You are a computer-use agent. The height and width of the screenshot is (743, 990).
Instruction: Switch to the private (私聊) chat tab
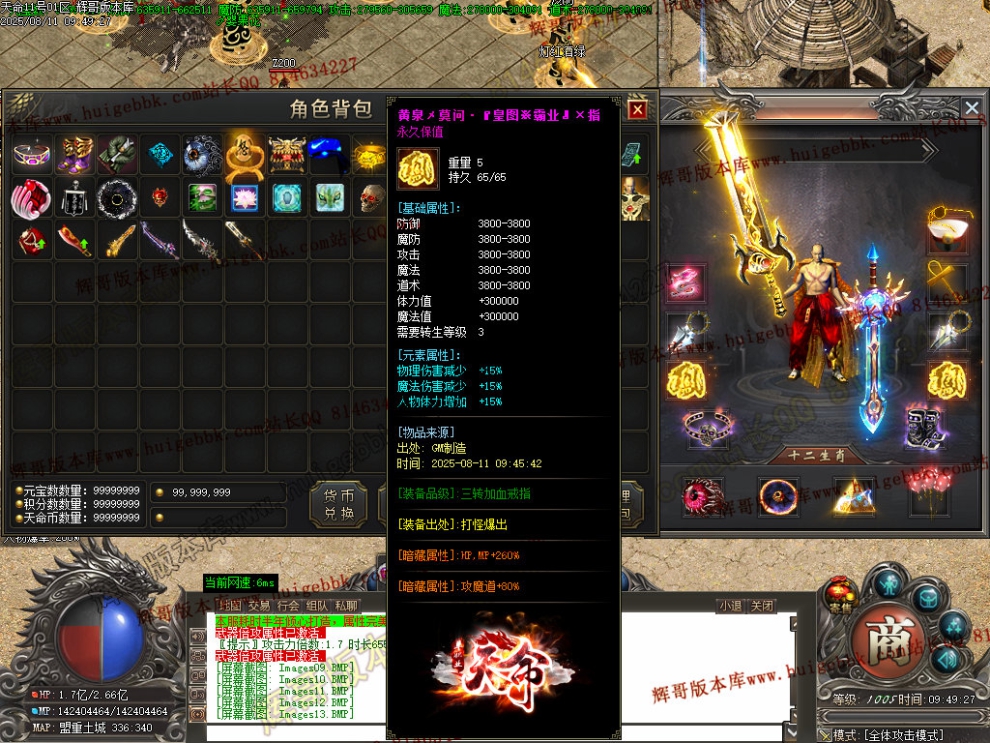tap(346, 605)
